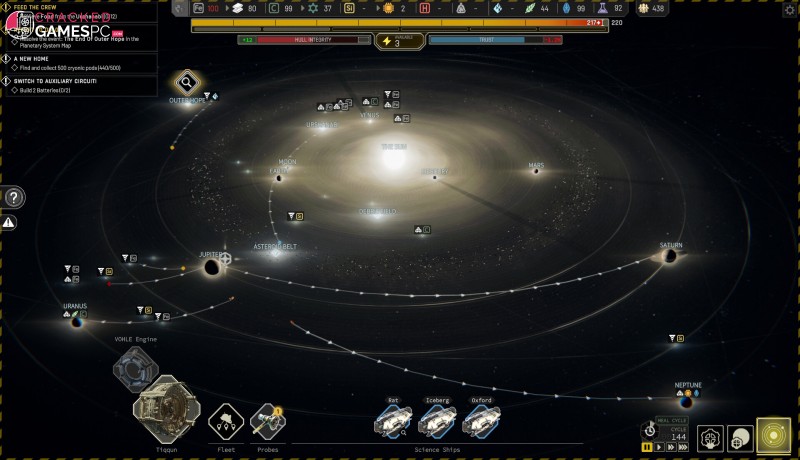Select the Oxford science ship
This screenshot has height=460, width=800.
coord(482,422)
